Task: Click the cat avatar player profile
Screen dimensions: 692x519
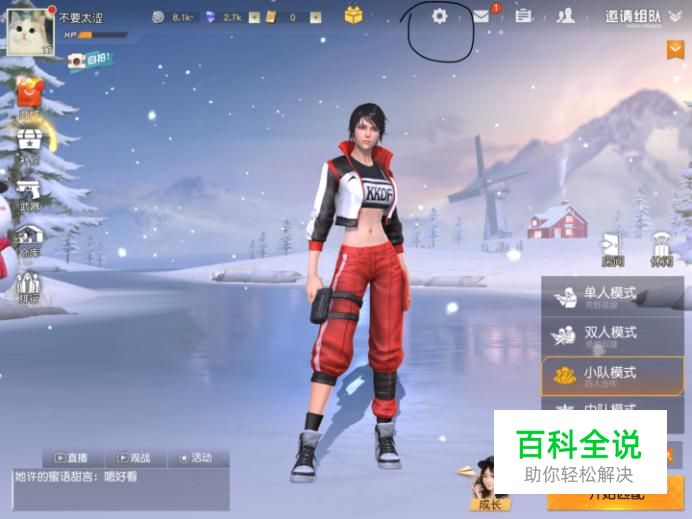Action: point(30,31)
